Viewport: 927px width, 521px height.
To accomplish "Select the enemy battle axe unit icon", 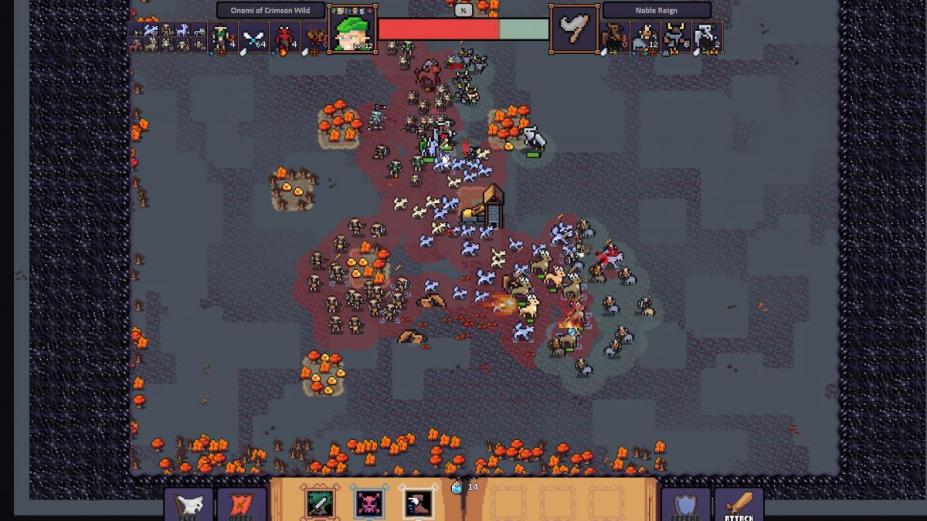I will point(706,38).
